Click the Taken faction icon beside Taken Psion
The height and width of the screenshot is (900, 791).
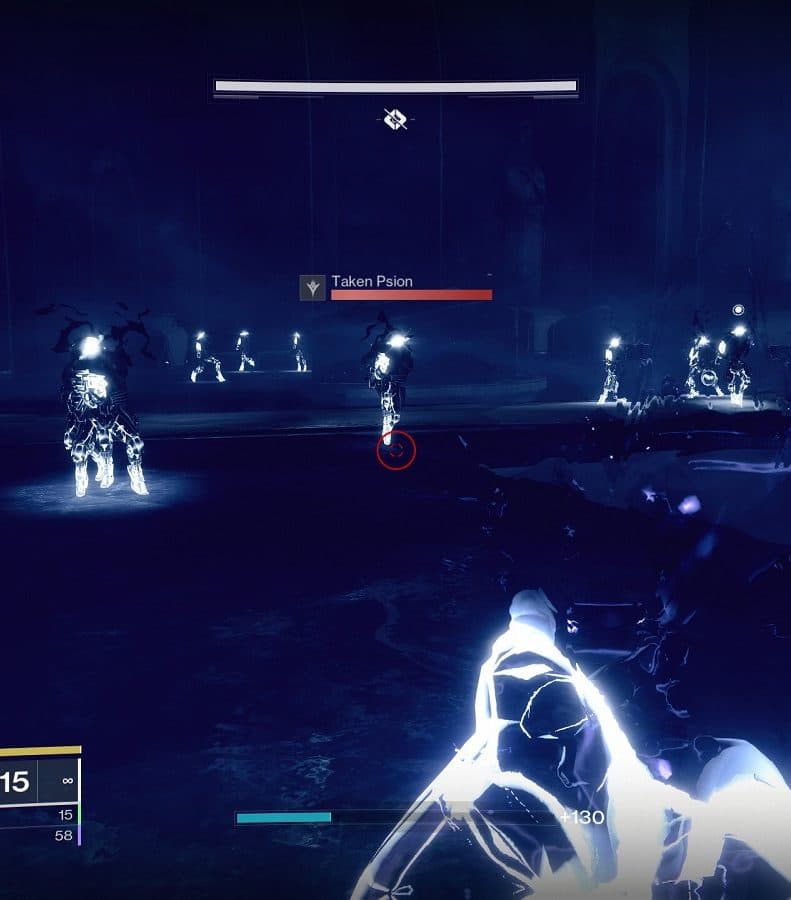point(313,288)
